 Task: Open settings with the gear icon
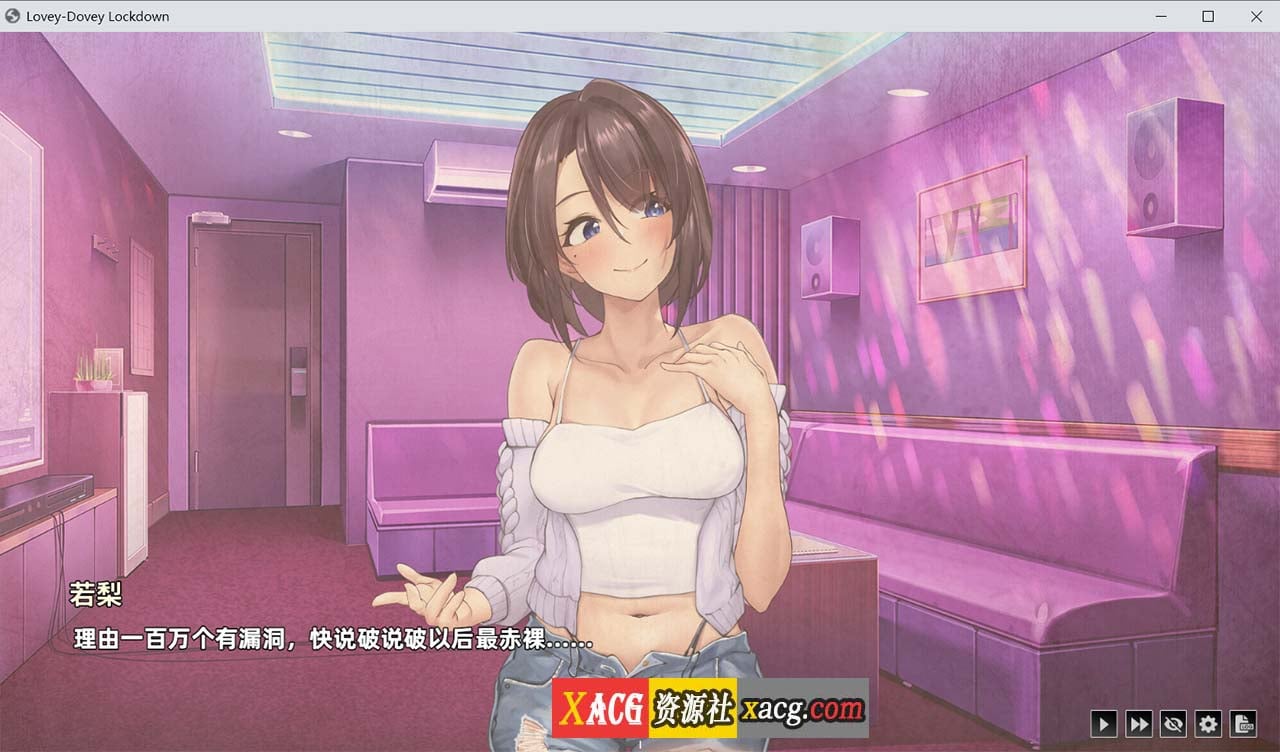click(x=1208, y=723)
